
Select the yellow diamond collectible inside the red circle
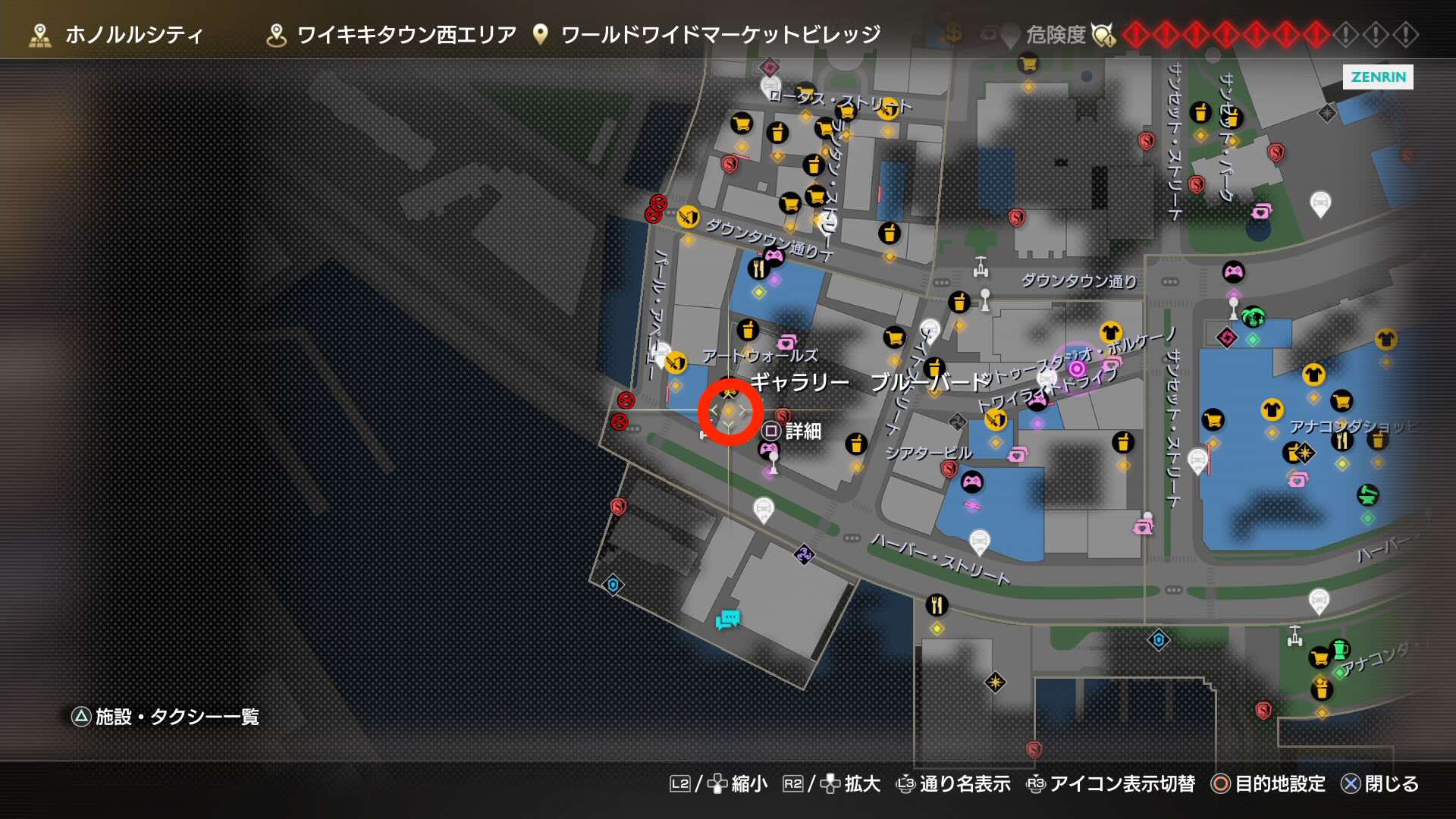click(x=727, y=410)
